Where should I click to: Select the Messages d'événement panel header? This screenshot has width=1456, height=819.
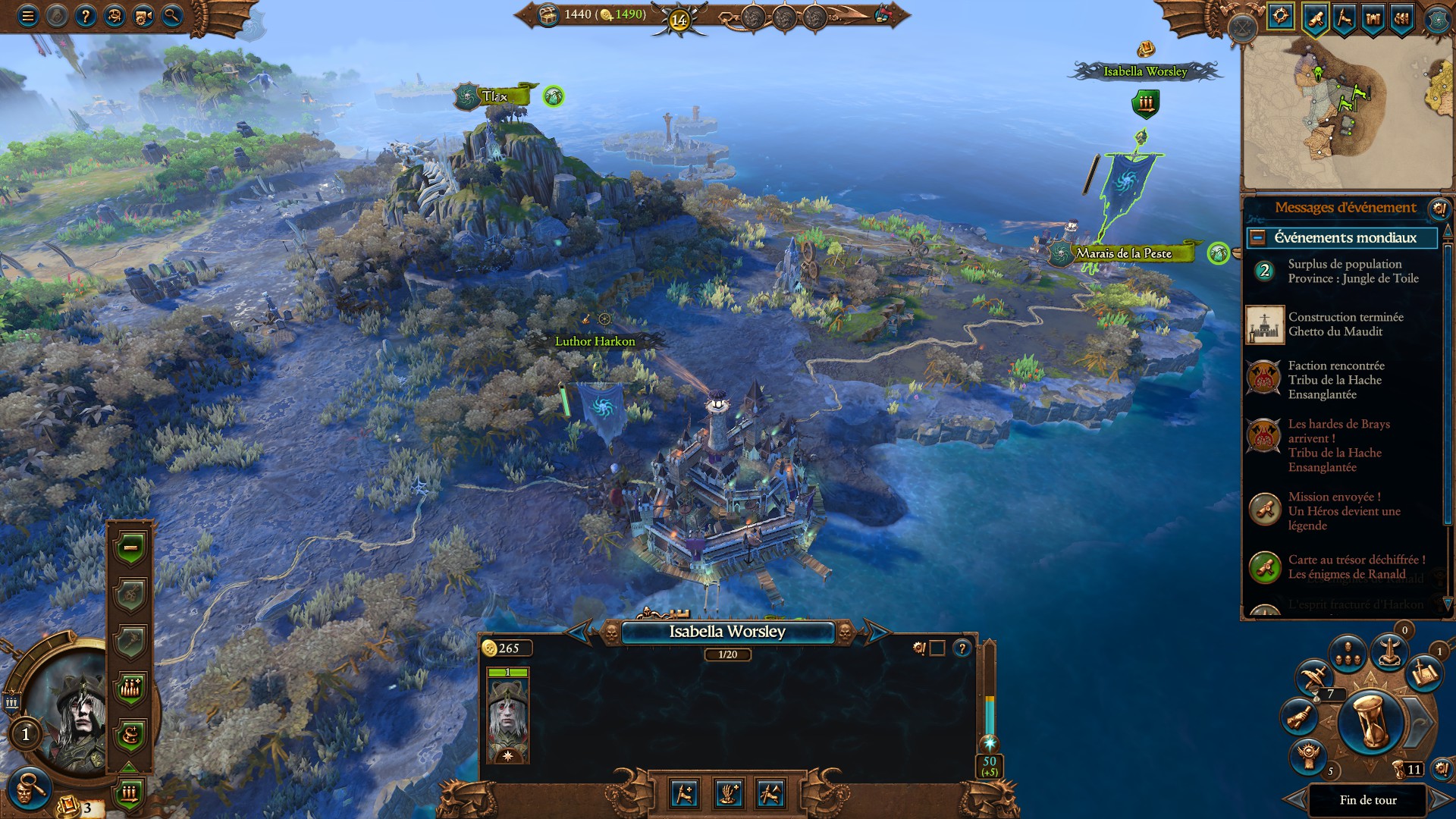tap(1346, 206)
